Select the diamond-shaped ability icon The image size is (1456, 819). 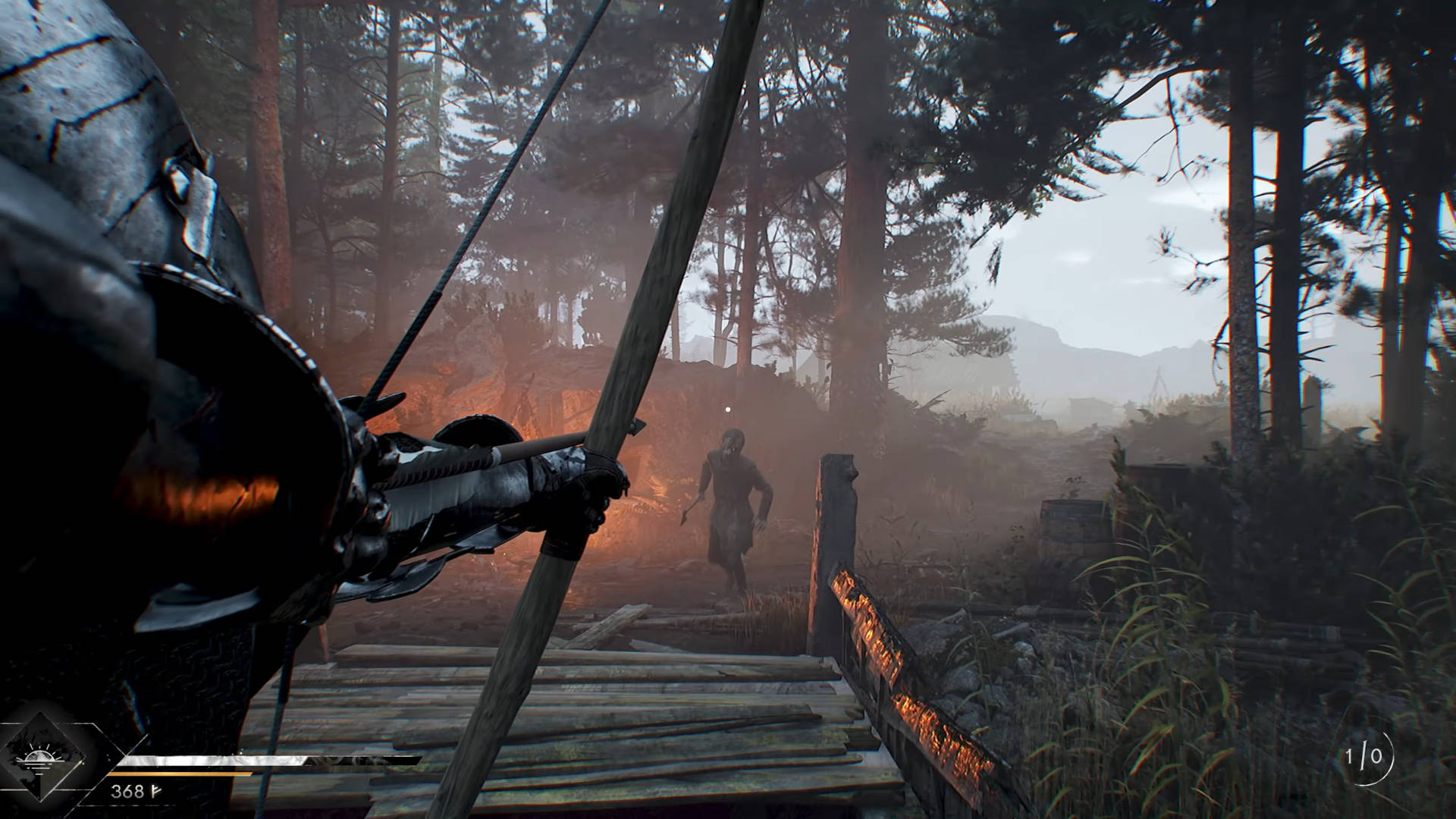[42, 760]
